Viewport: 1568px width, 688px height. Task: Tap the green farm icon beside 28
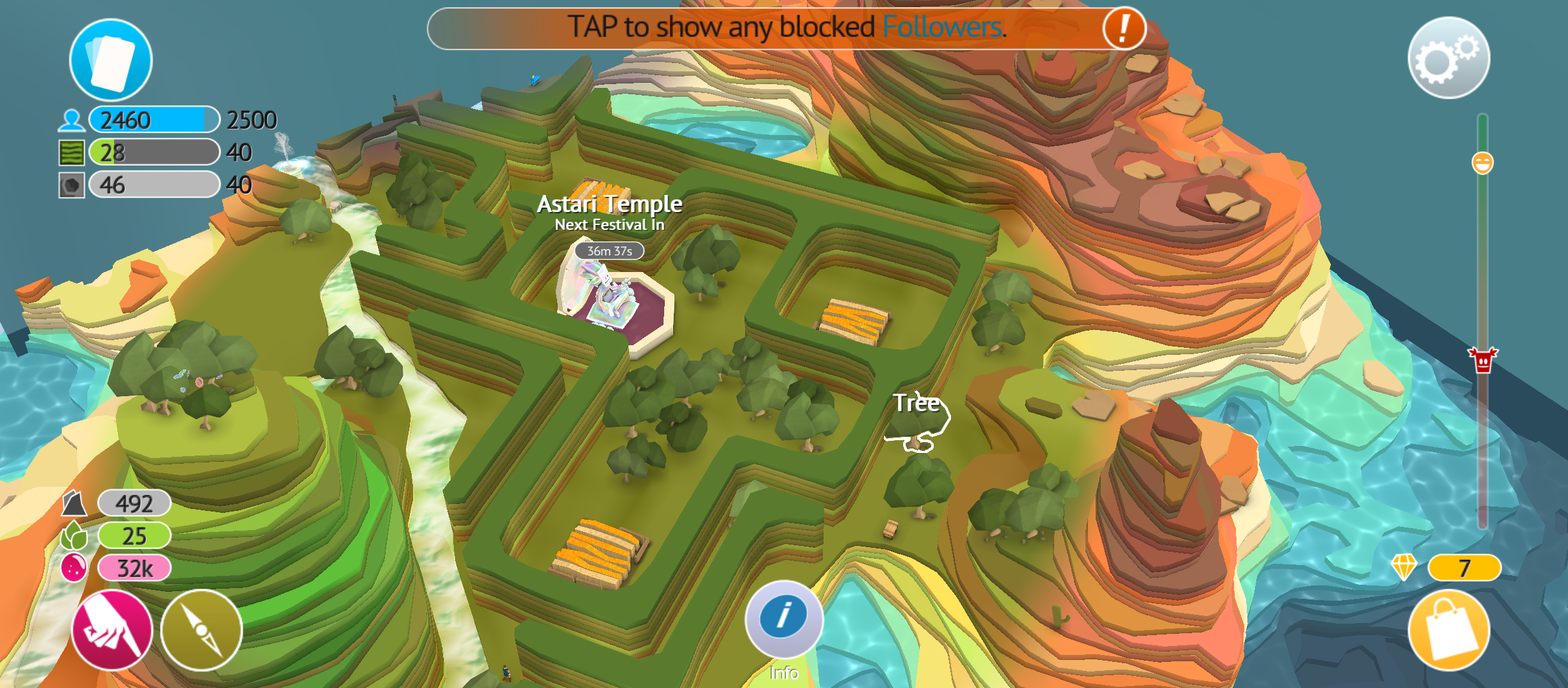pyautogui.click(x=72, y=152)
